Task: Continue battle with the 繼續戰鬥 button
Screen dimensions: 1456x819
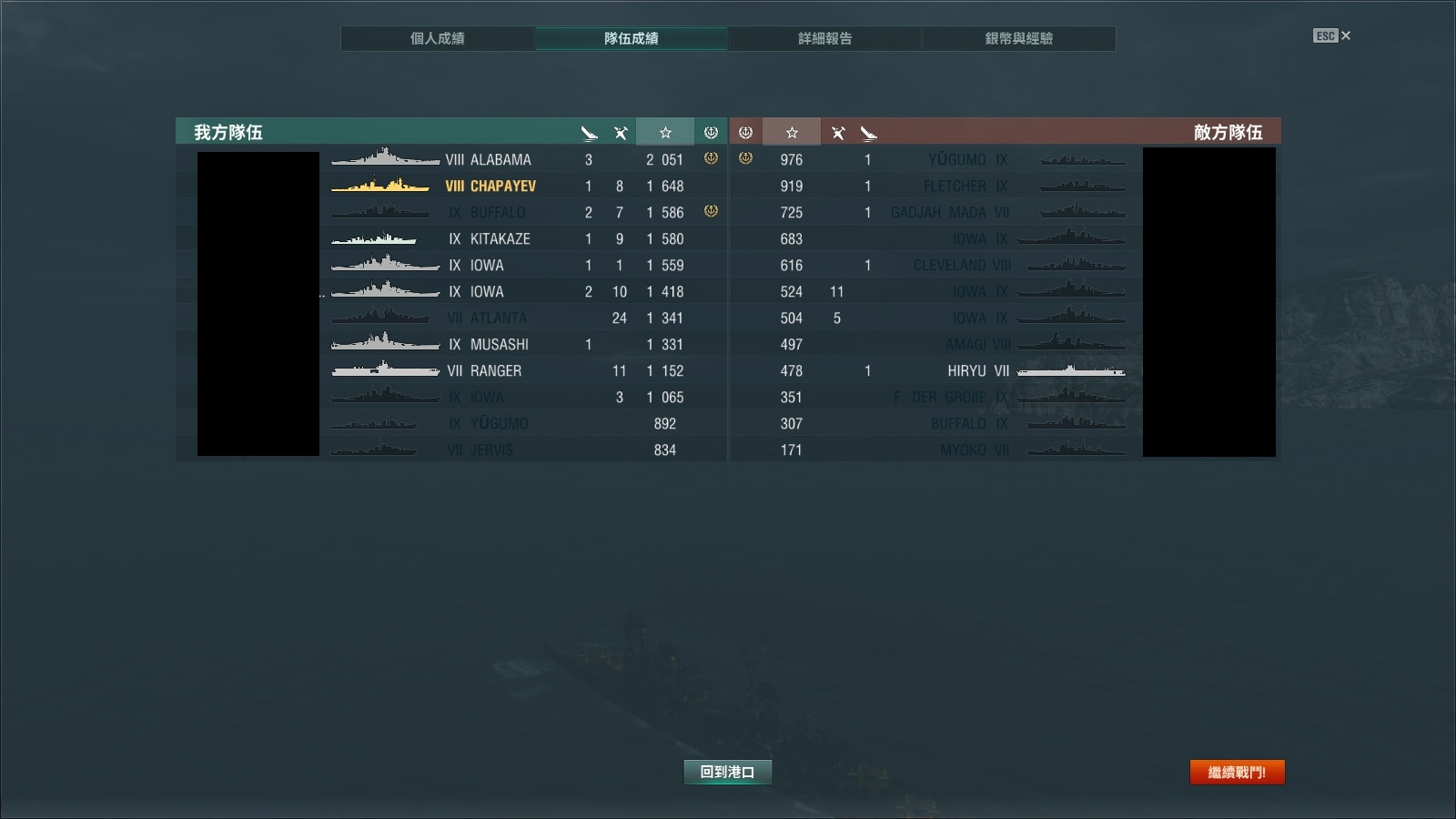Action: [1237, 772]
